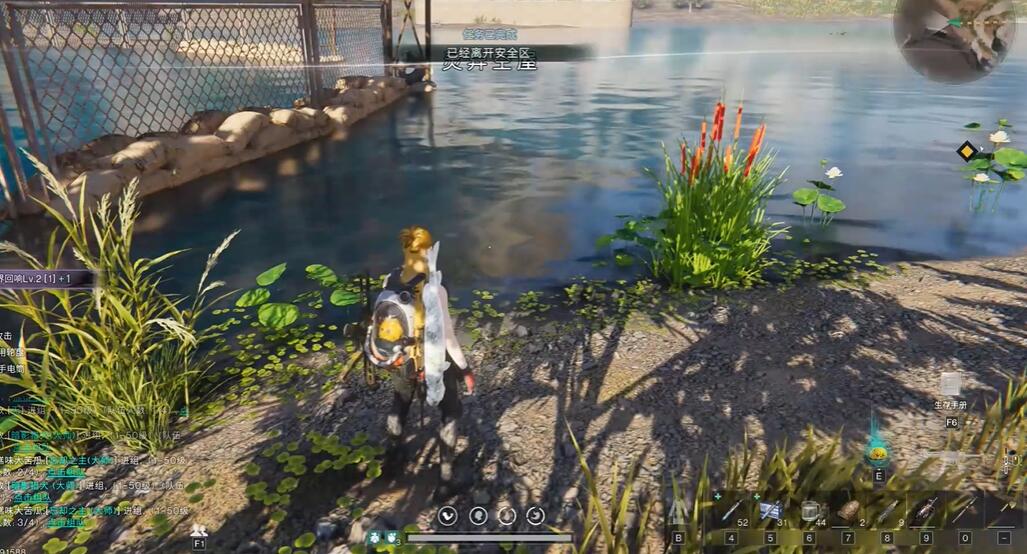This screenshot has width=1027, height=554.
Task: Open the team members icon
Action: tap(199, 530)
